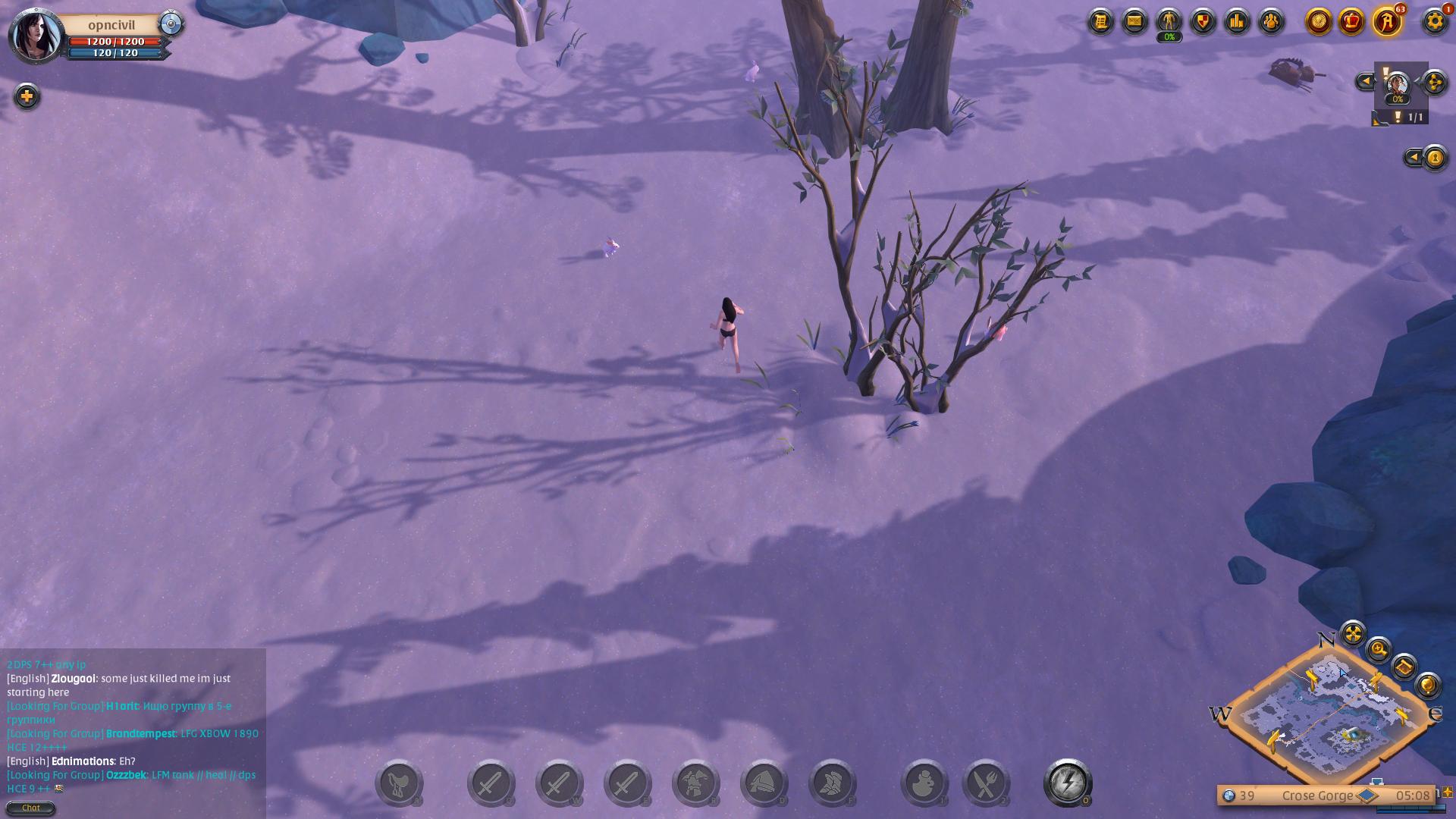Select the food knife-and-fork slot
The image size is (1456, 819).
tap(985, 783)
